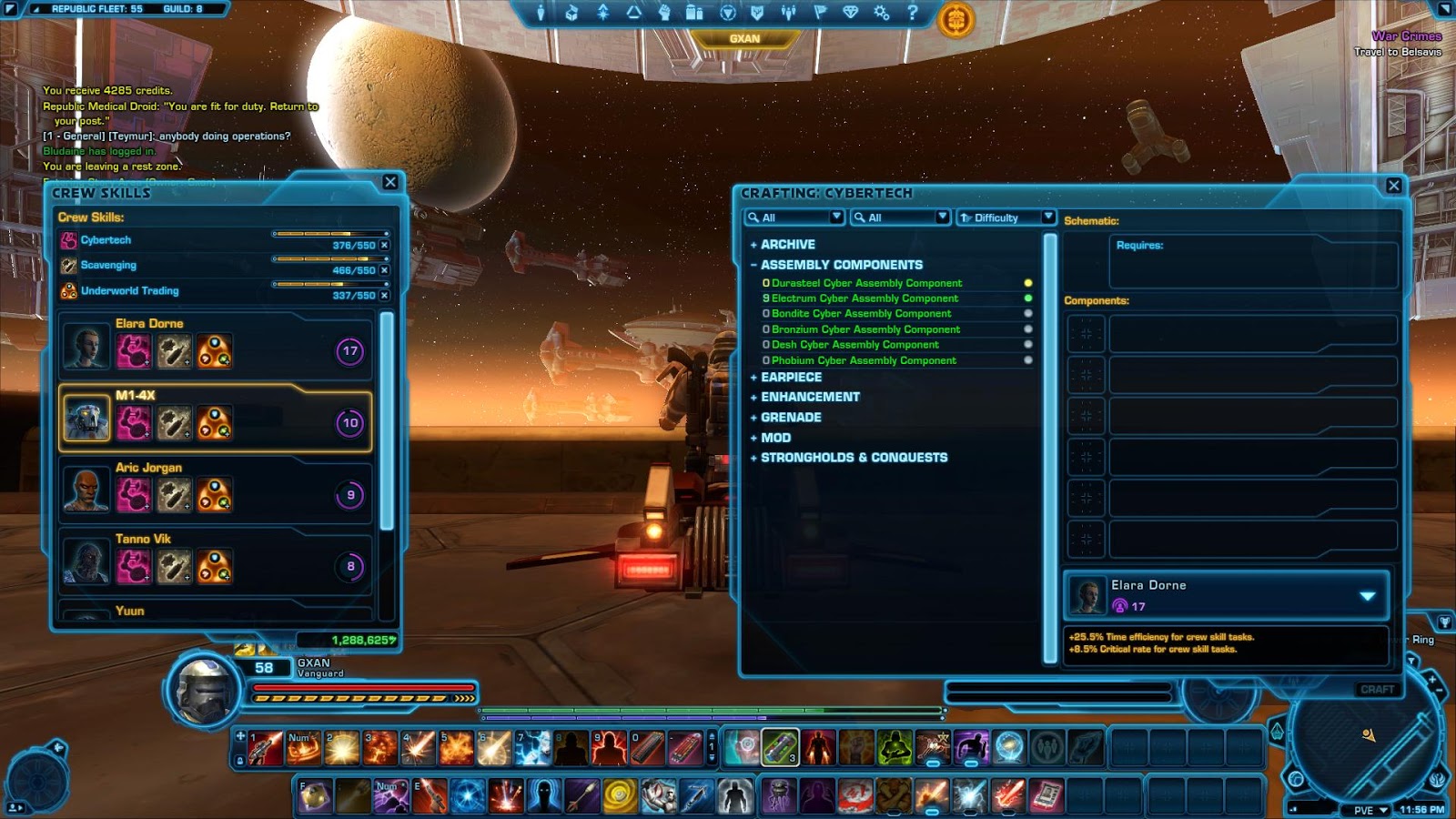1456x819 pixels.
Task: Expand the Grenade category
Action: pos(790,417)
